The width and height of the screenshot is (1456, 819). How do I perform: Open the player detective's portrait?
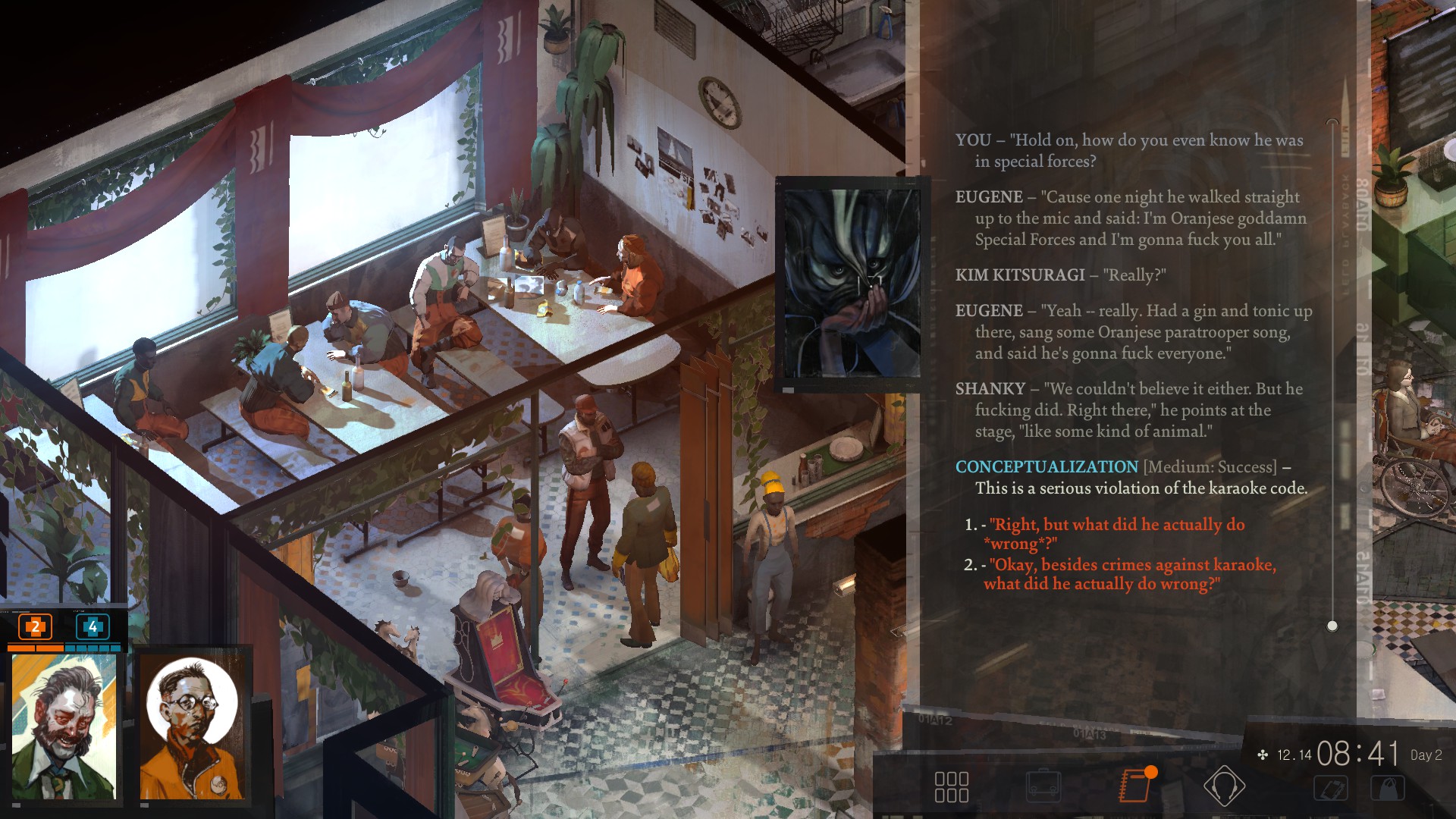[x=64, y=726]
